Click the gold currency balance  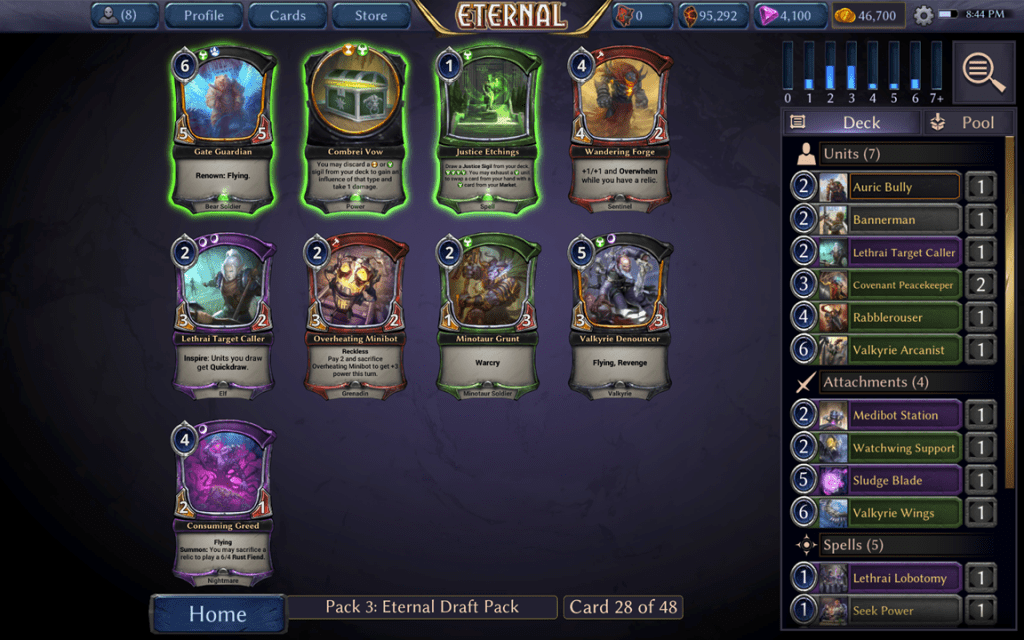pyautogui.click(x=868, y=16)
